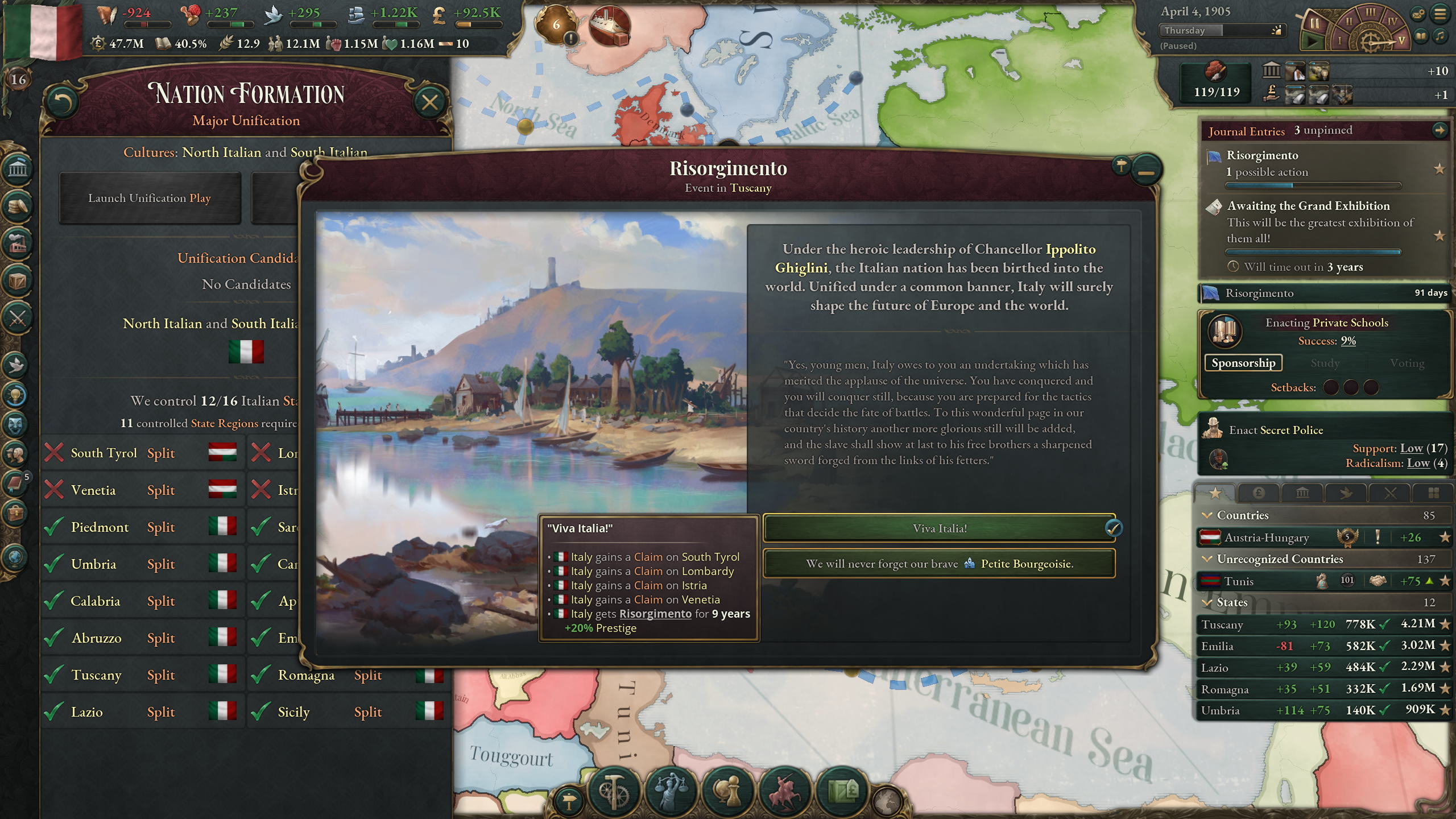Open the Enact Secret Police notification
This screenshot has width=1456, height=819.
[x=1276, y=430]
